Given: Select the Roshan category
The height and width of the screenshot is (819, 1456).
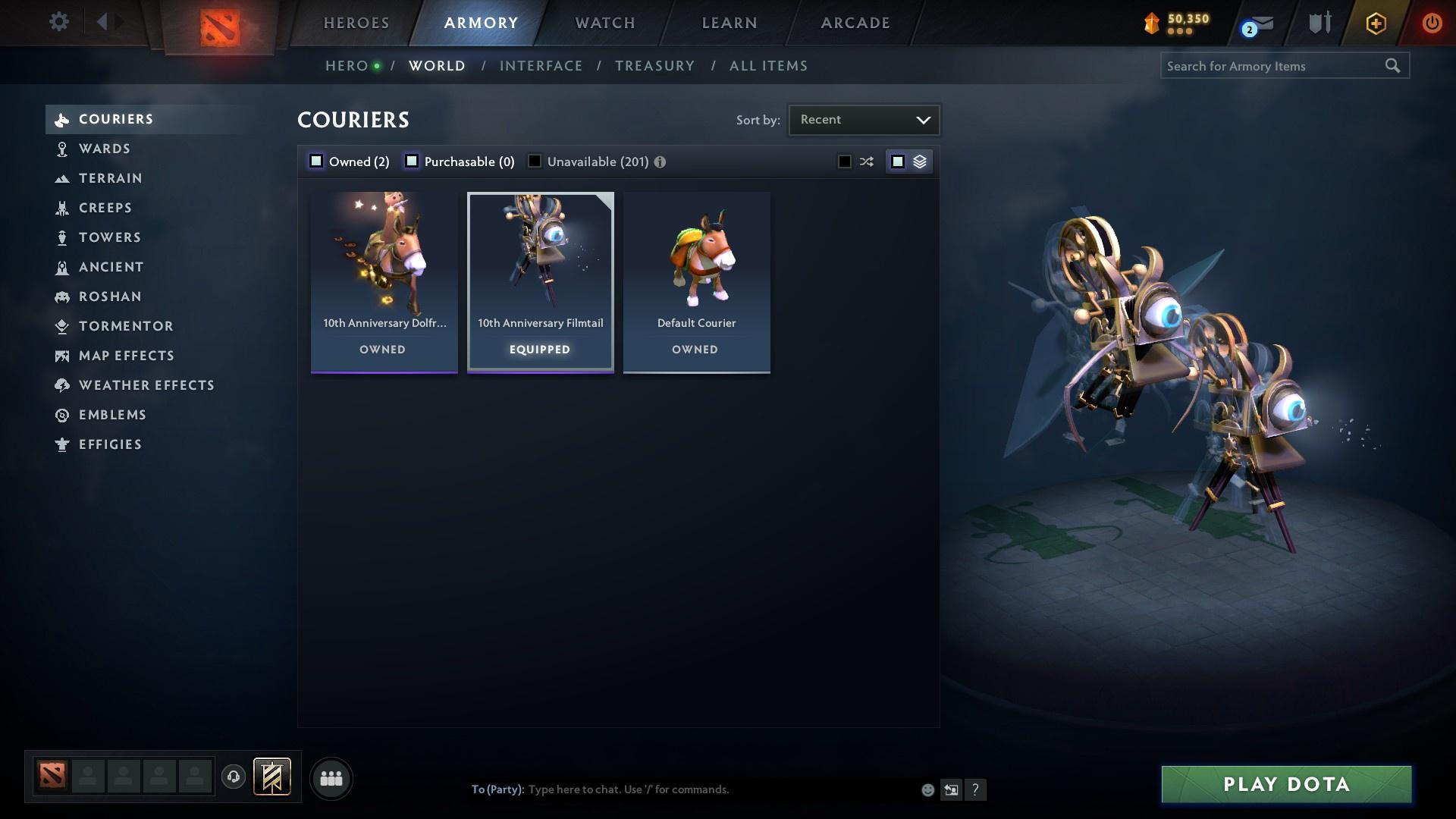Looking at the screenshot, I should 110,297.
